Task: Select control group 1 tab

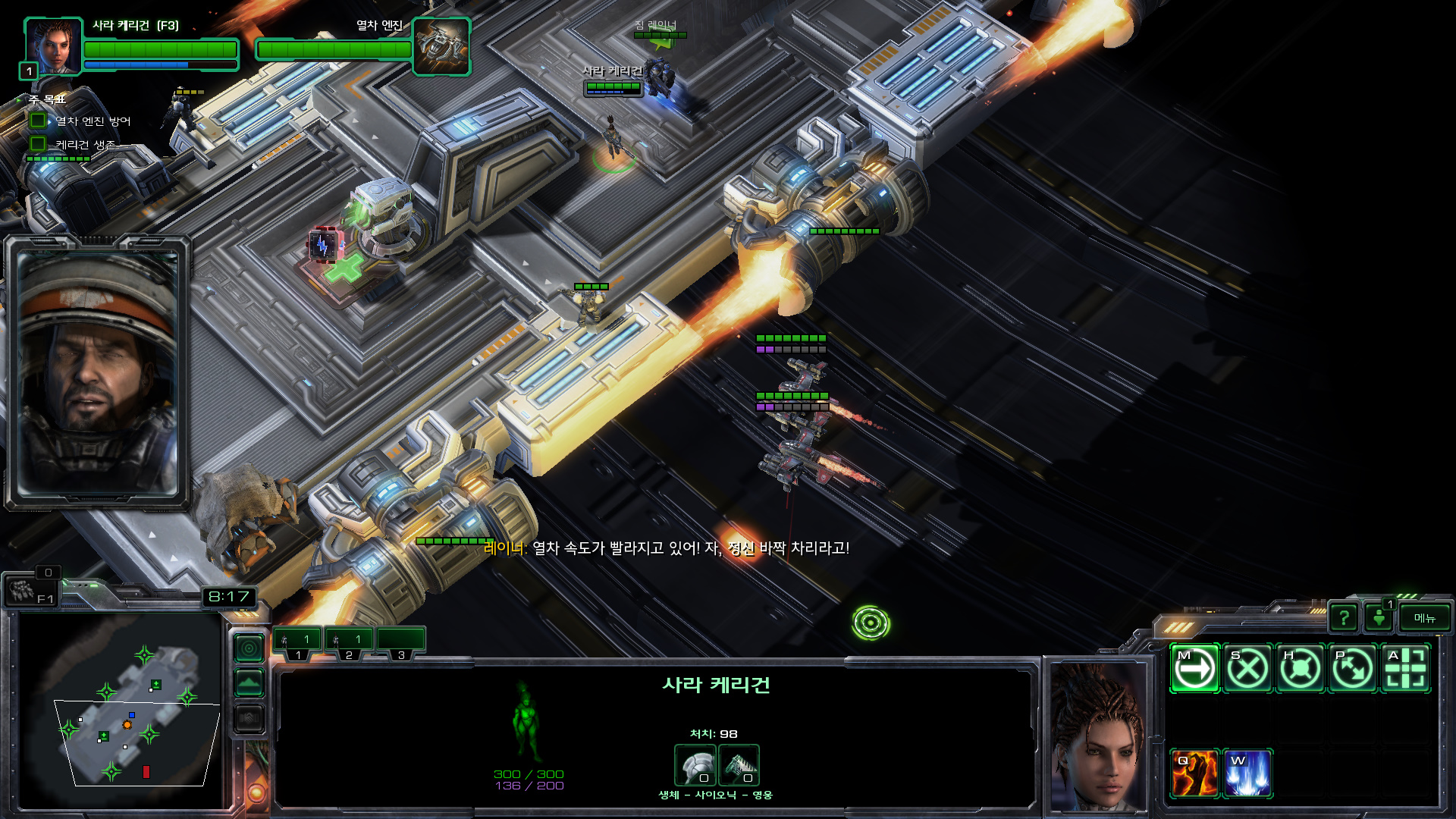Action: point(297,642)
